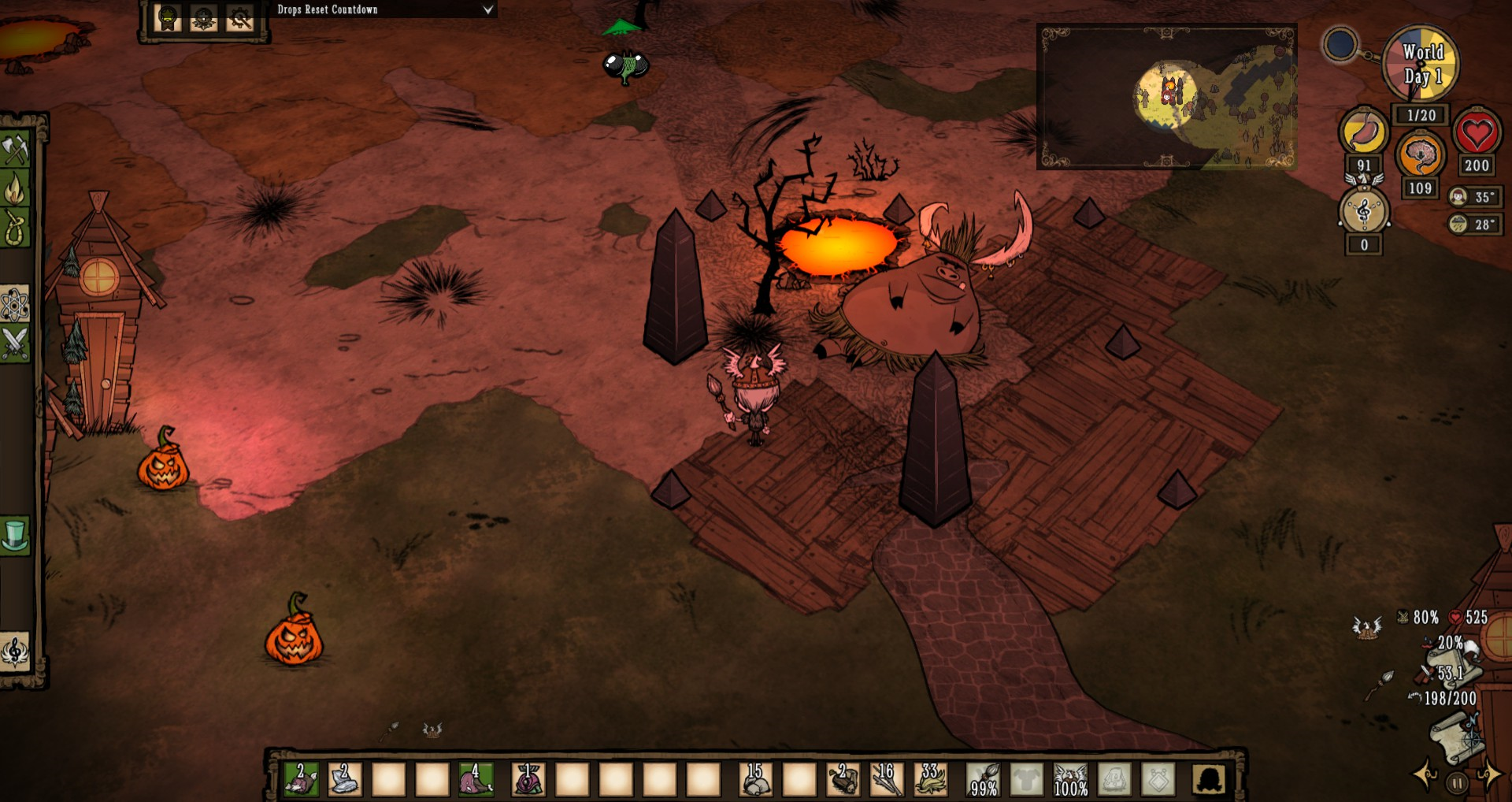Image resolution: width=1512 pixels, height=802 pixels.
Task: Pause the game with the pause button
Action: (1458, 783)
